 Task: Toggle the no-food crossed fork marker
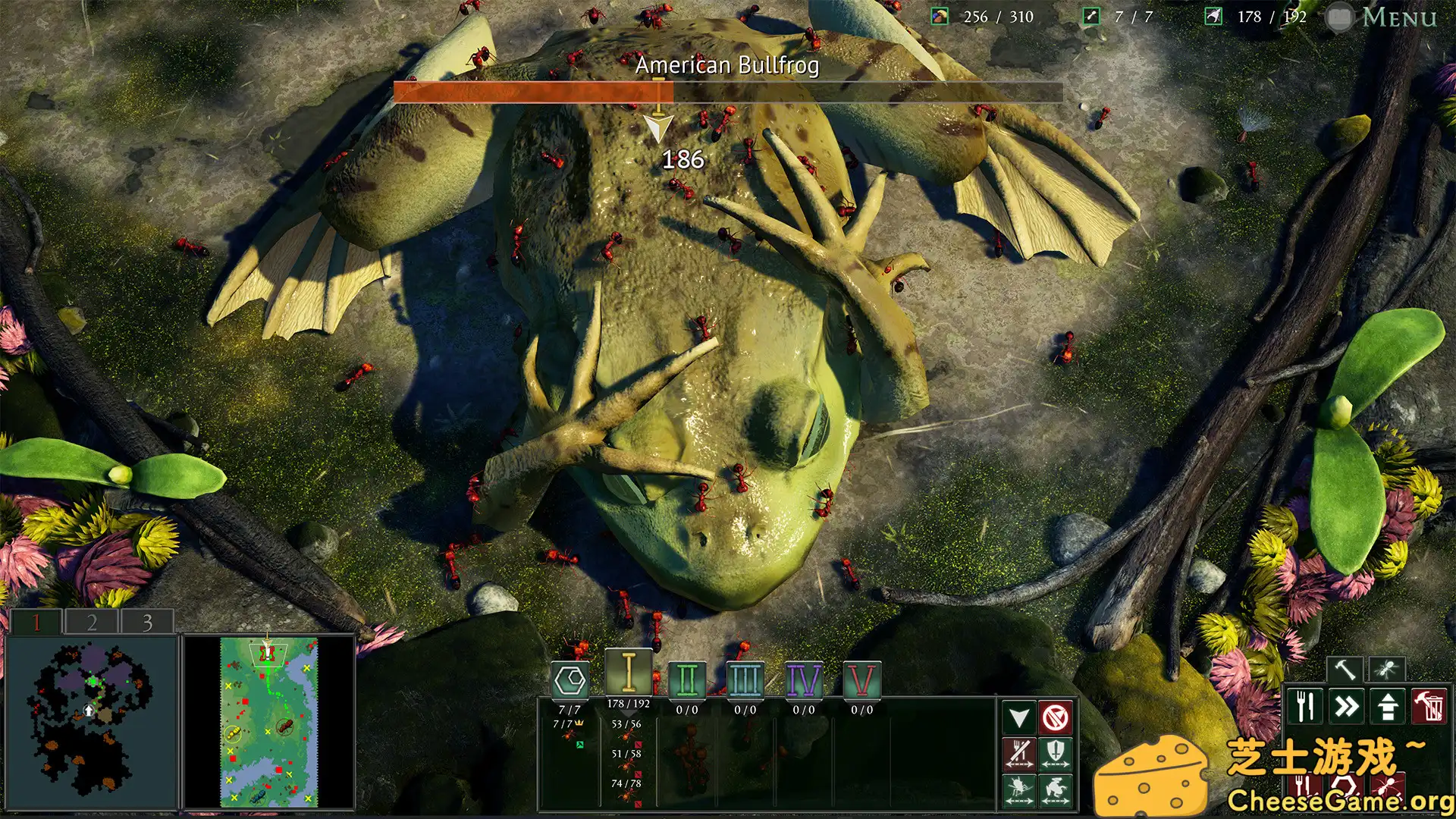pos(1020,752)
